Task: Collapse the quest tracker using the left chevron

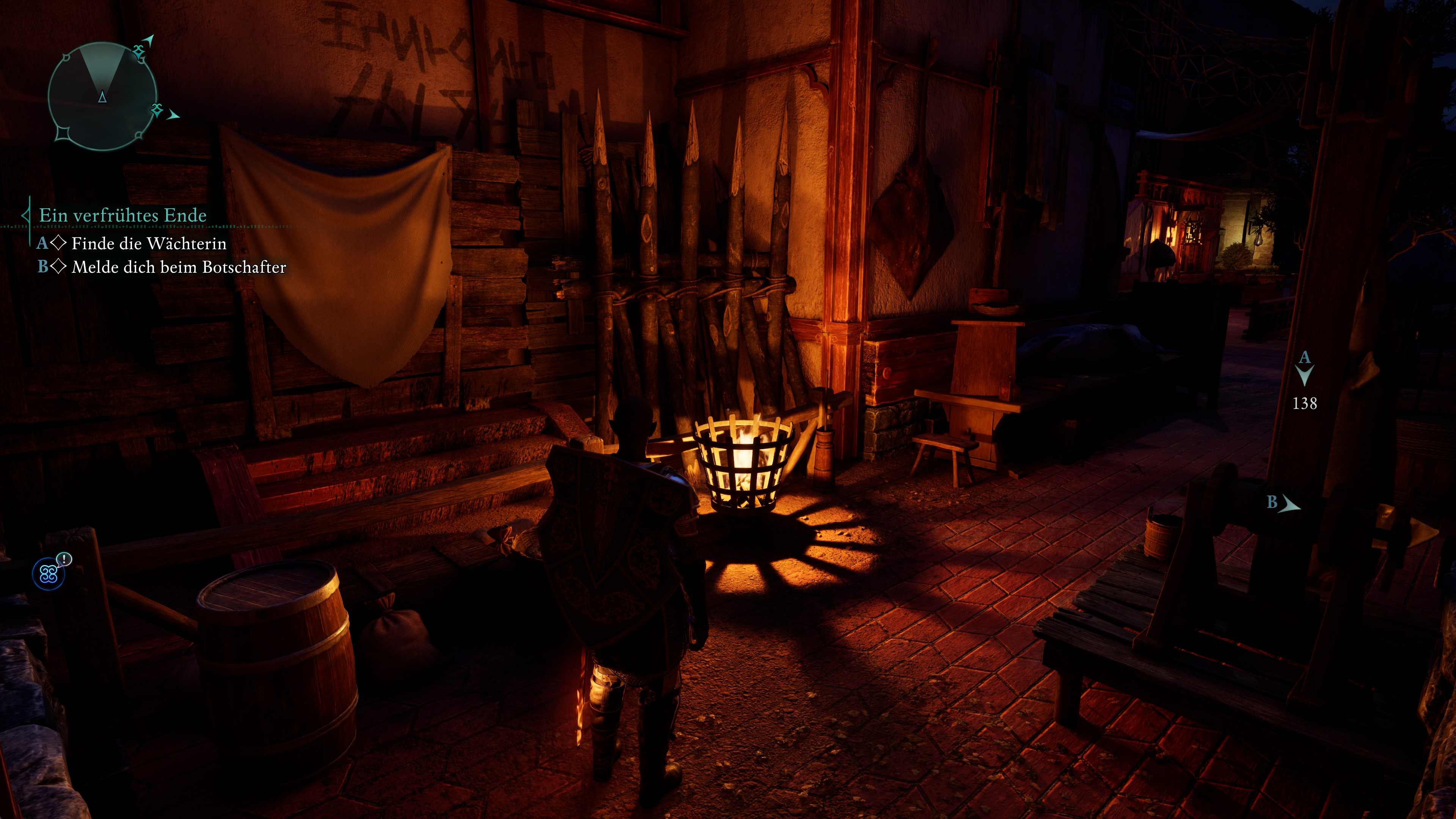Action: (x=27, y=216)
